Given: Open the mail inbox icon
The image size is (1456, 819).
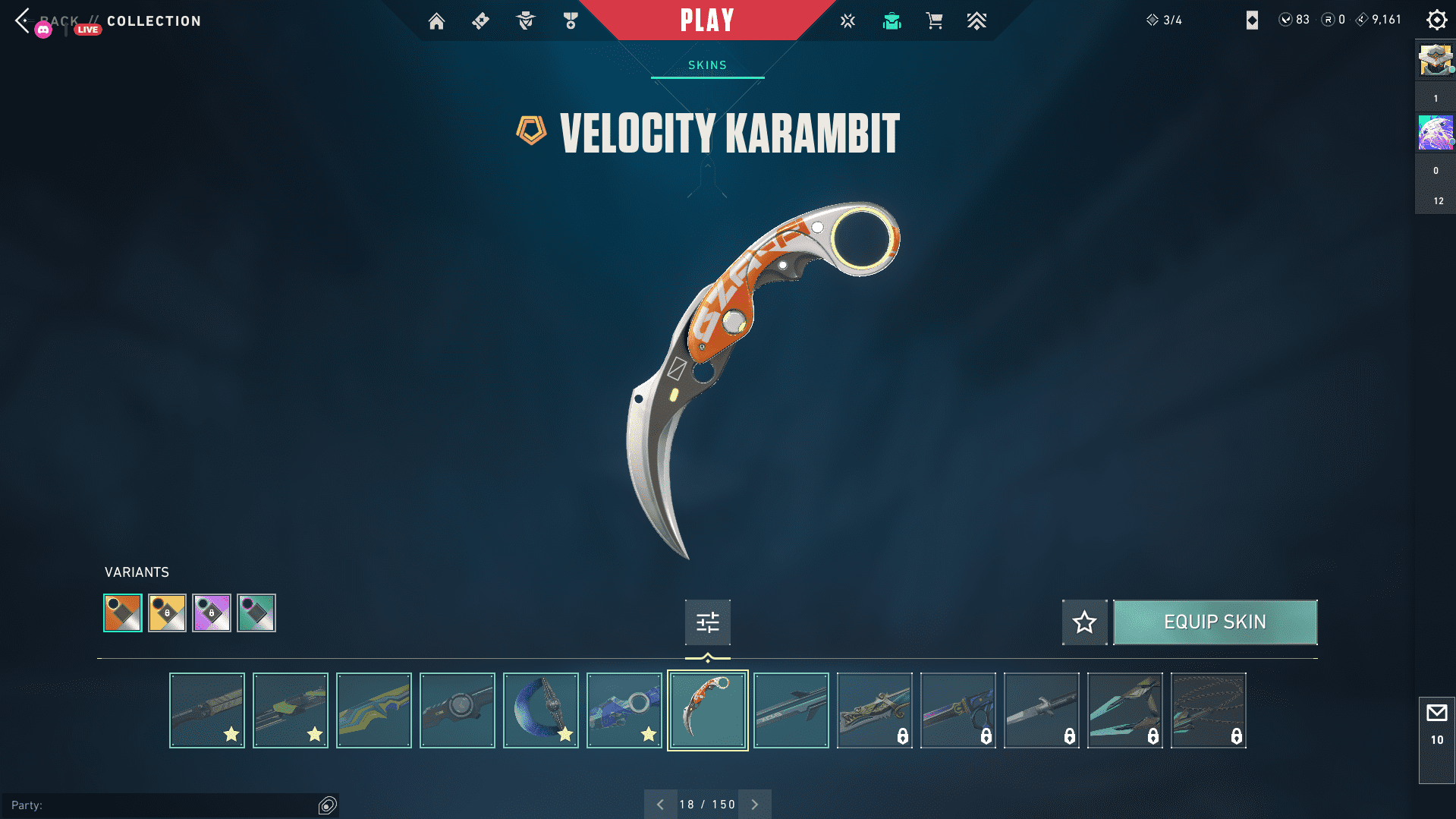Looking at the screenshot, I should tap(1436, 713).
